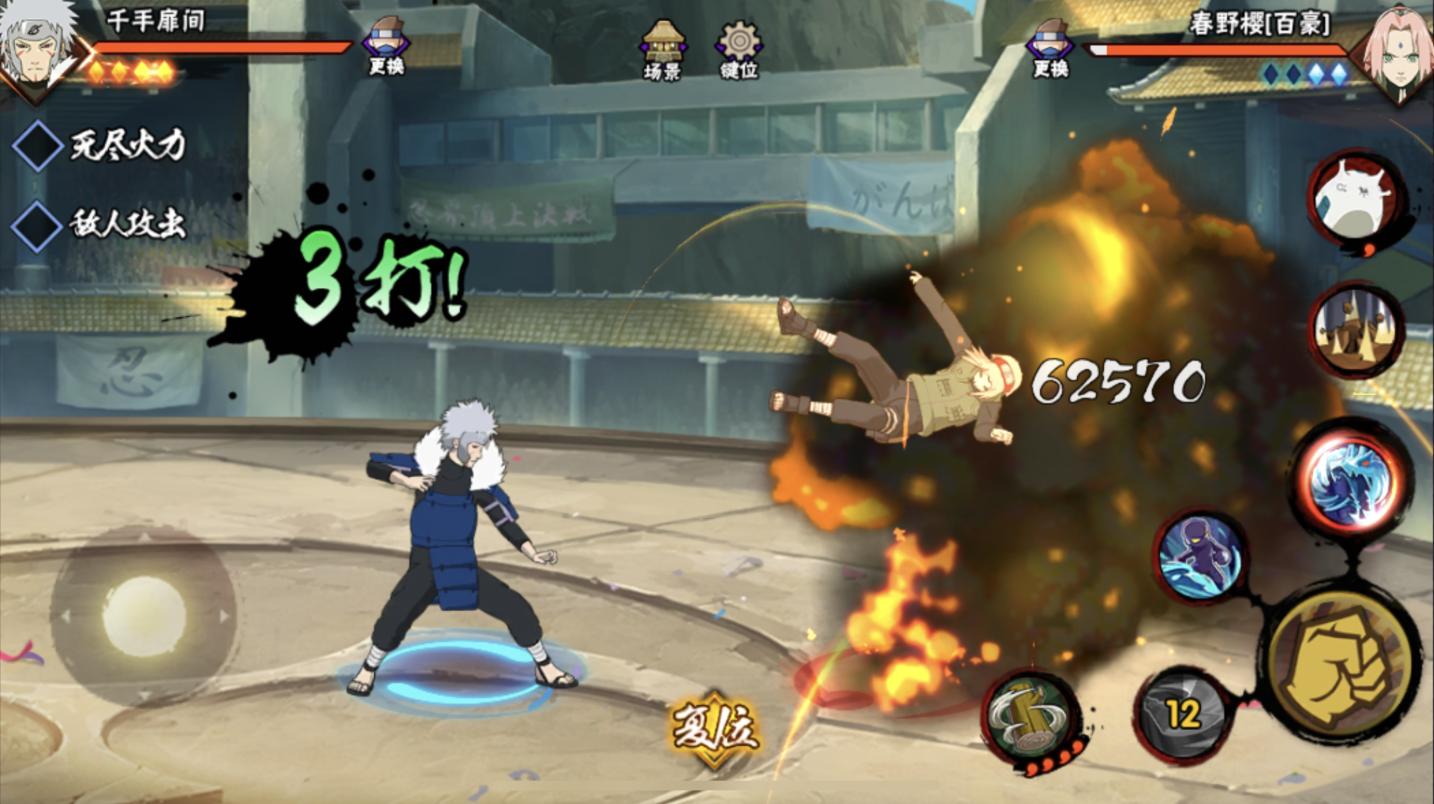Use the wooden log substitution technique
The image size is (1434, 804).
coord(1033,718)
